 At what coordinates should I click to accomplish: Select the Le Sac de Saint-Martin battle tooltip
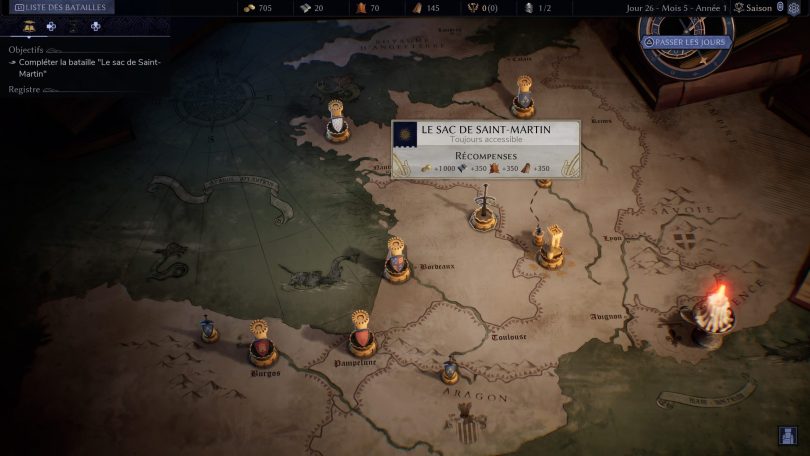click(485, 150)
